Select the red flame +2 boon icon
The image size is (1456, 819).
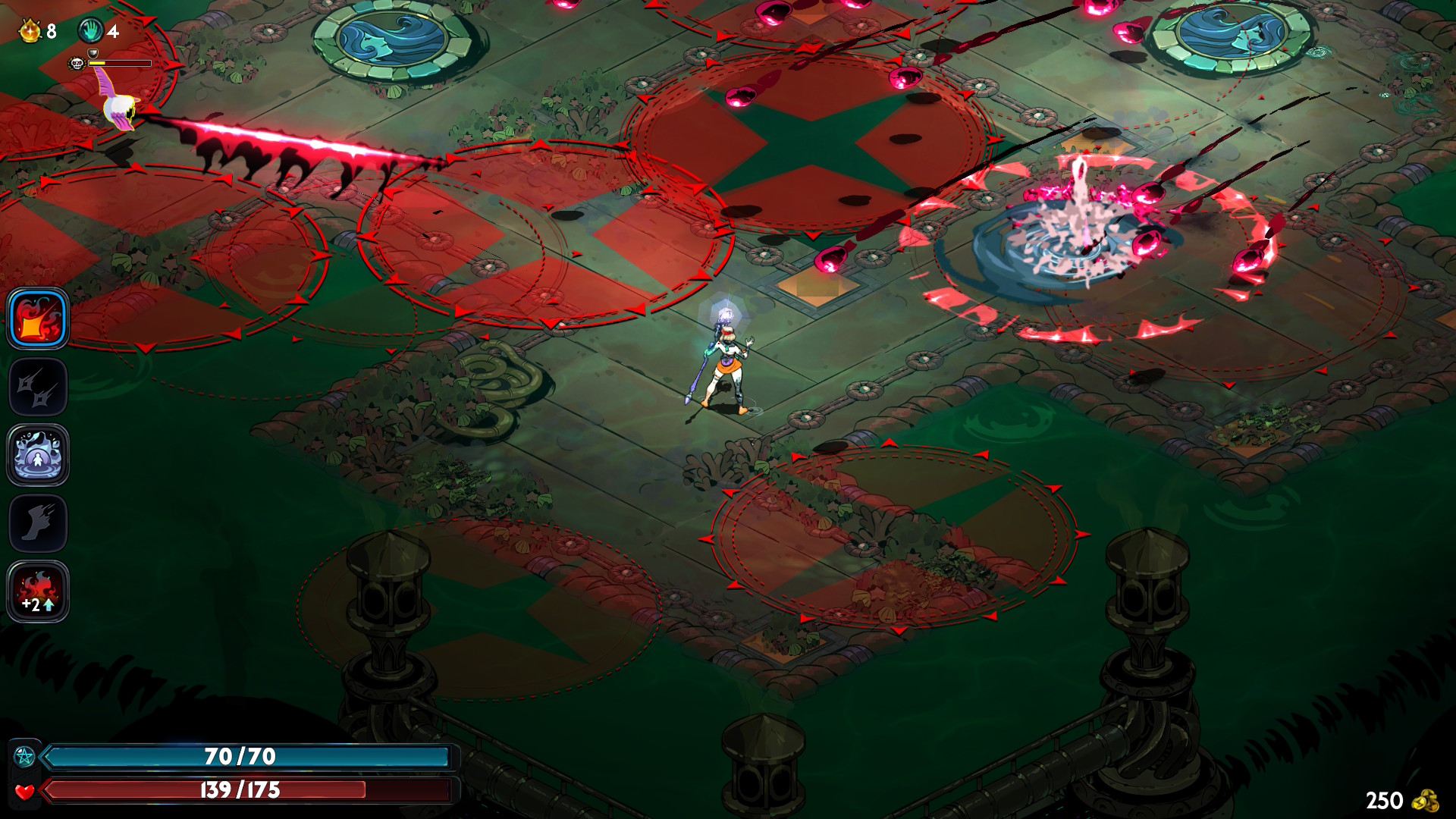pos(38,591)
